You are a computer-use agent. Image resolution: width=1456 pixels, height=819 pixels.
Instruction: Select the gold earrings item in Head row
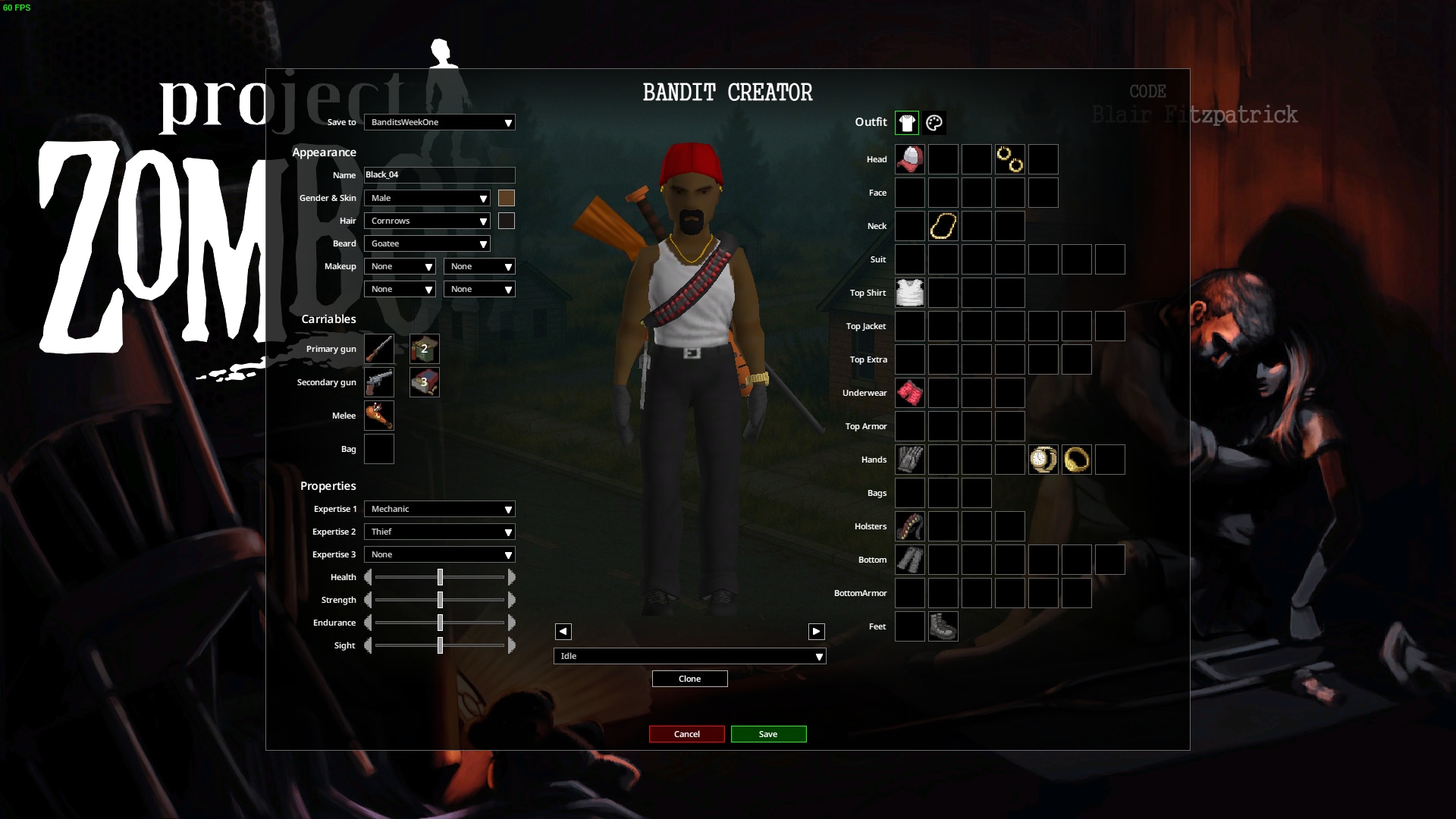tap(1009, 159)
